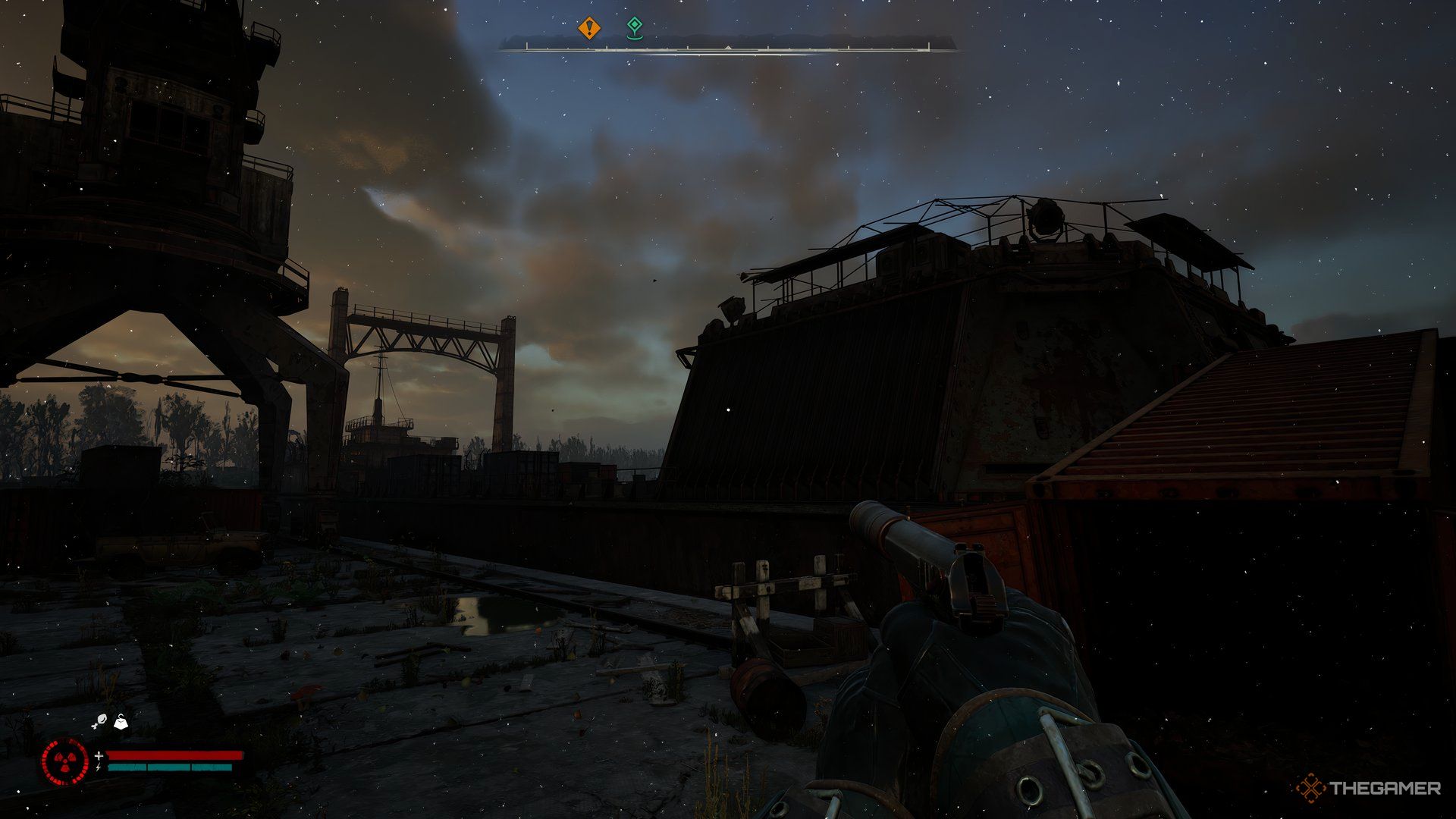1456x819 pixels.
Task: Expand the status icons cluster above the gauge
Action: (x=111, y=722)
